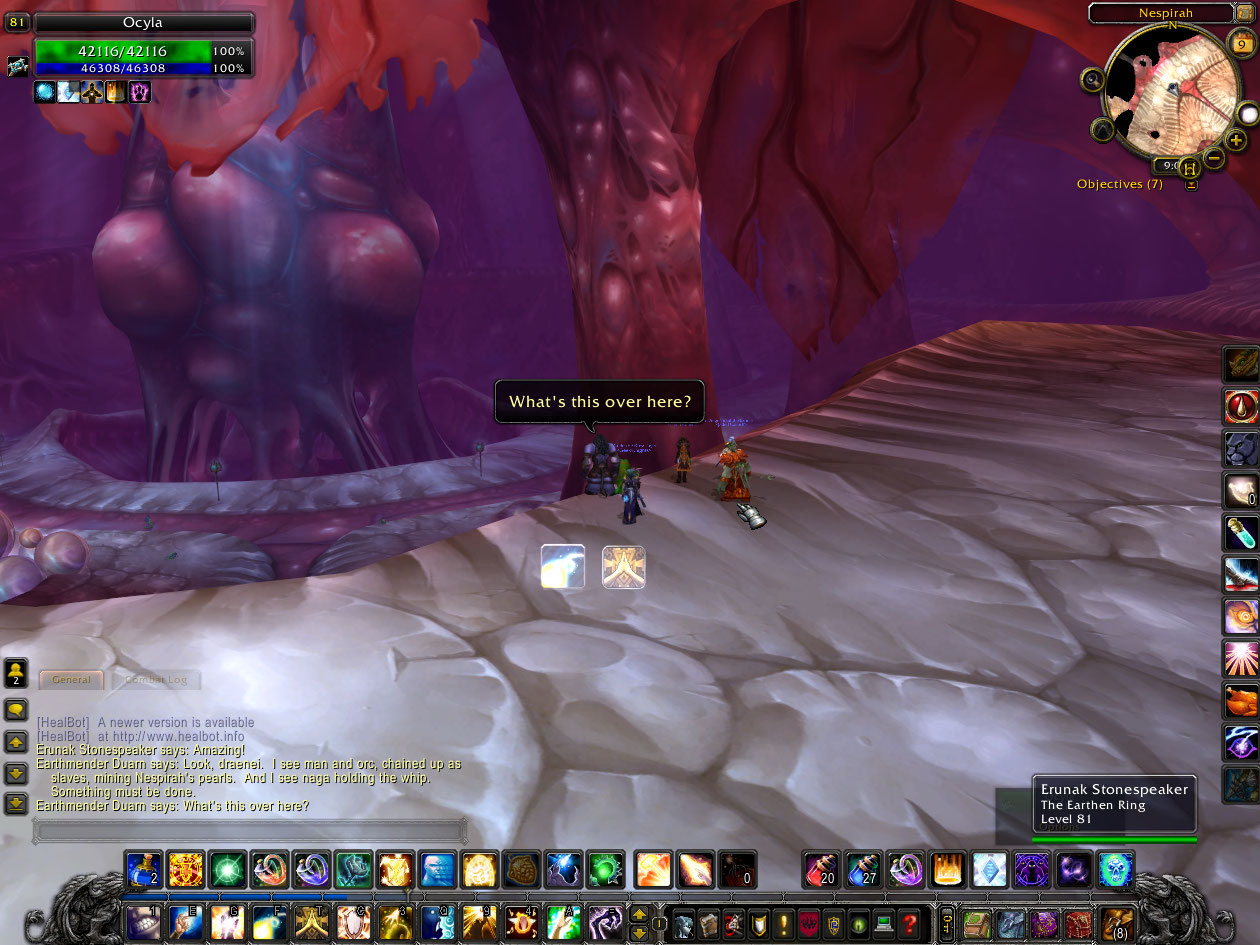Open the world map button beside Nespirah
This screenshot has width=1260, height=945.
[x=1245, y=13]
